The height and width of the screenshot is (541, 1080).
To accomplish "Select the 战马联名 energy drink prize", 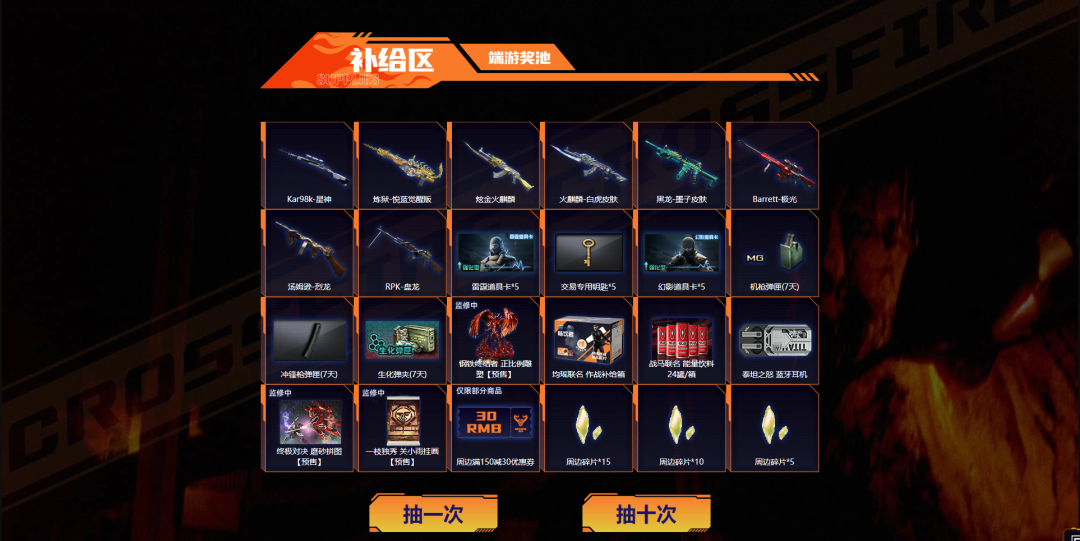I will point(680,340).
